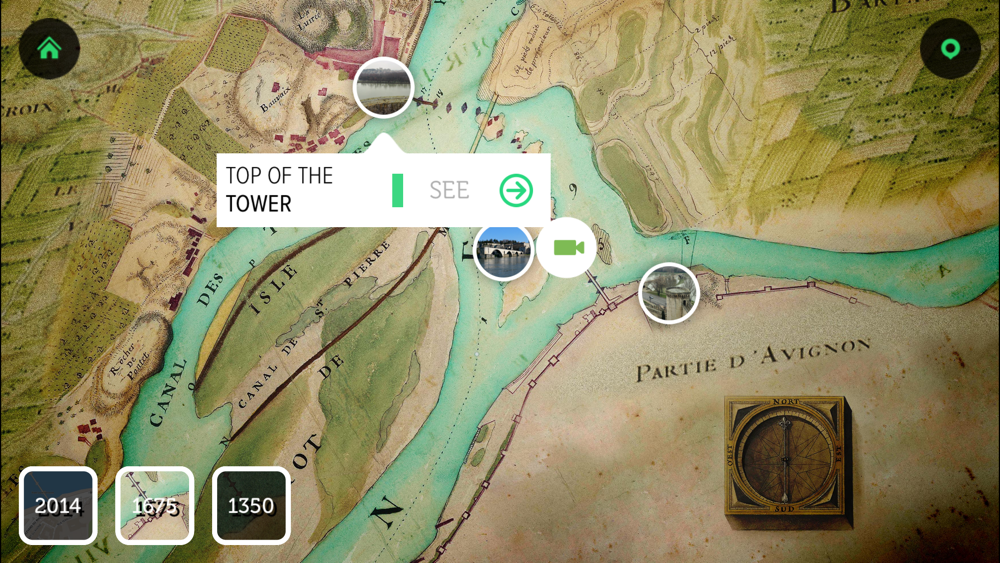The width and height of the screenshot is (1000, 563).
Task: Switch to the 2014 map
Action: point(58,505)
